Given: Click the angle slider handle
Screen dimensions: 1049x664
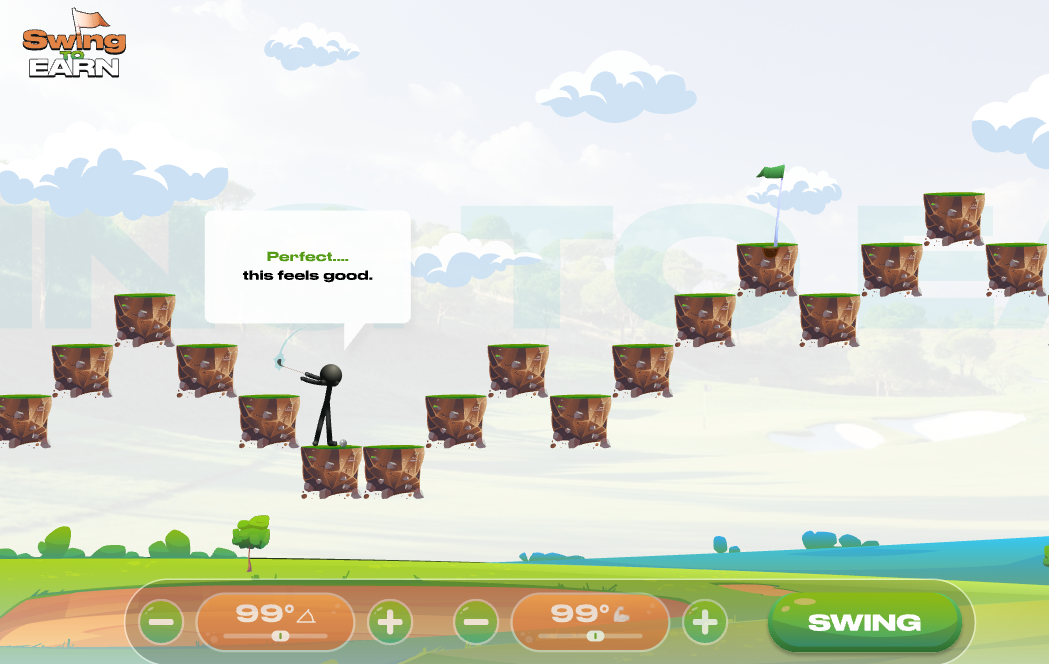Looking at the screenshot, I should (281, 636).
